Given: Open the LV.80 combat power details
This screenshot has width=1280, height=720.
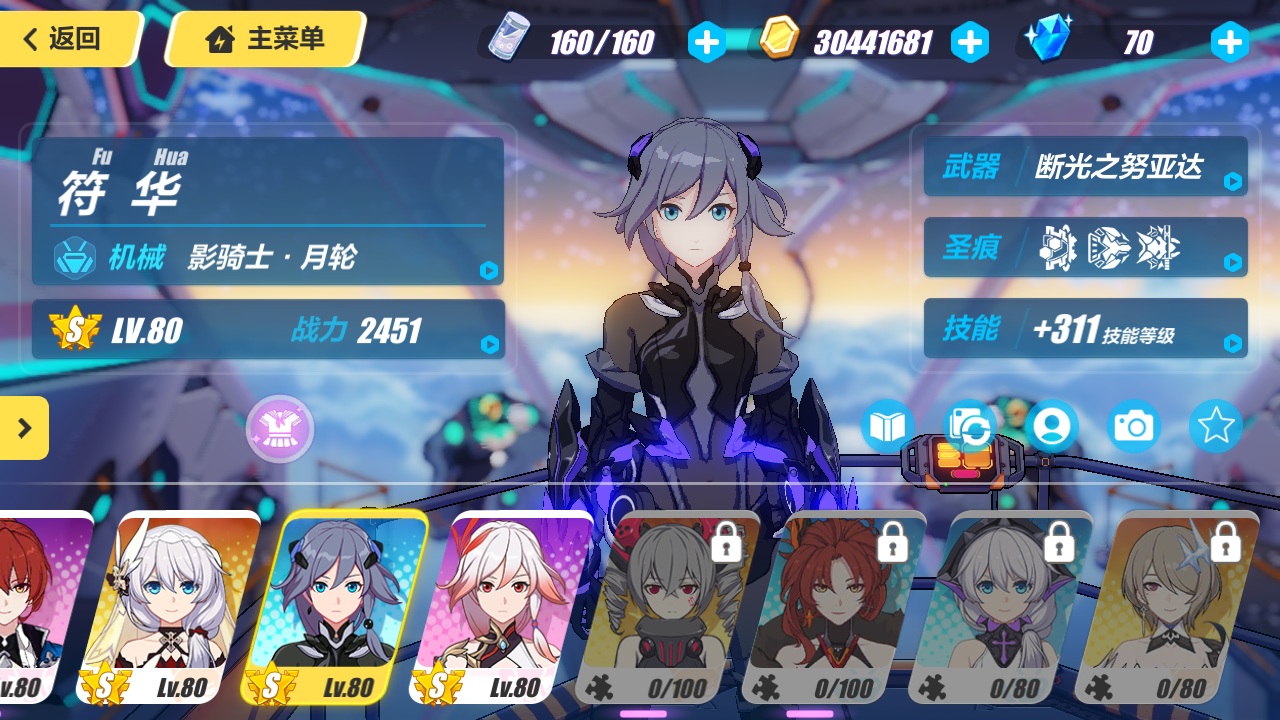Looking at the screenshot, I should pos(268,330).
